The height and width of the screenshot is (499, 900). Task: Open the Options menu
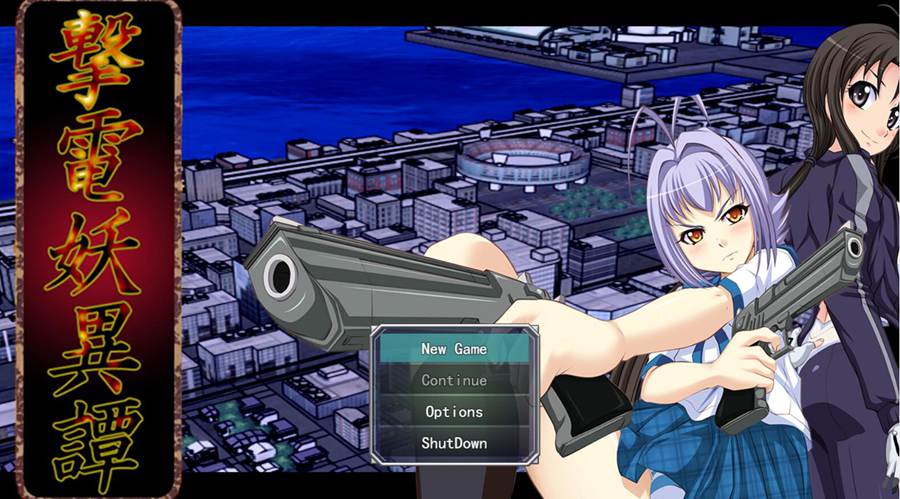[454, 411]
